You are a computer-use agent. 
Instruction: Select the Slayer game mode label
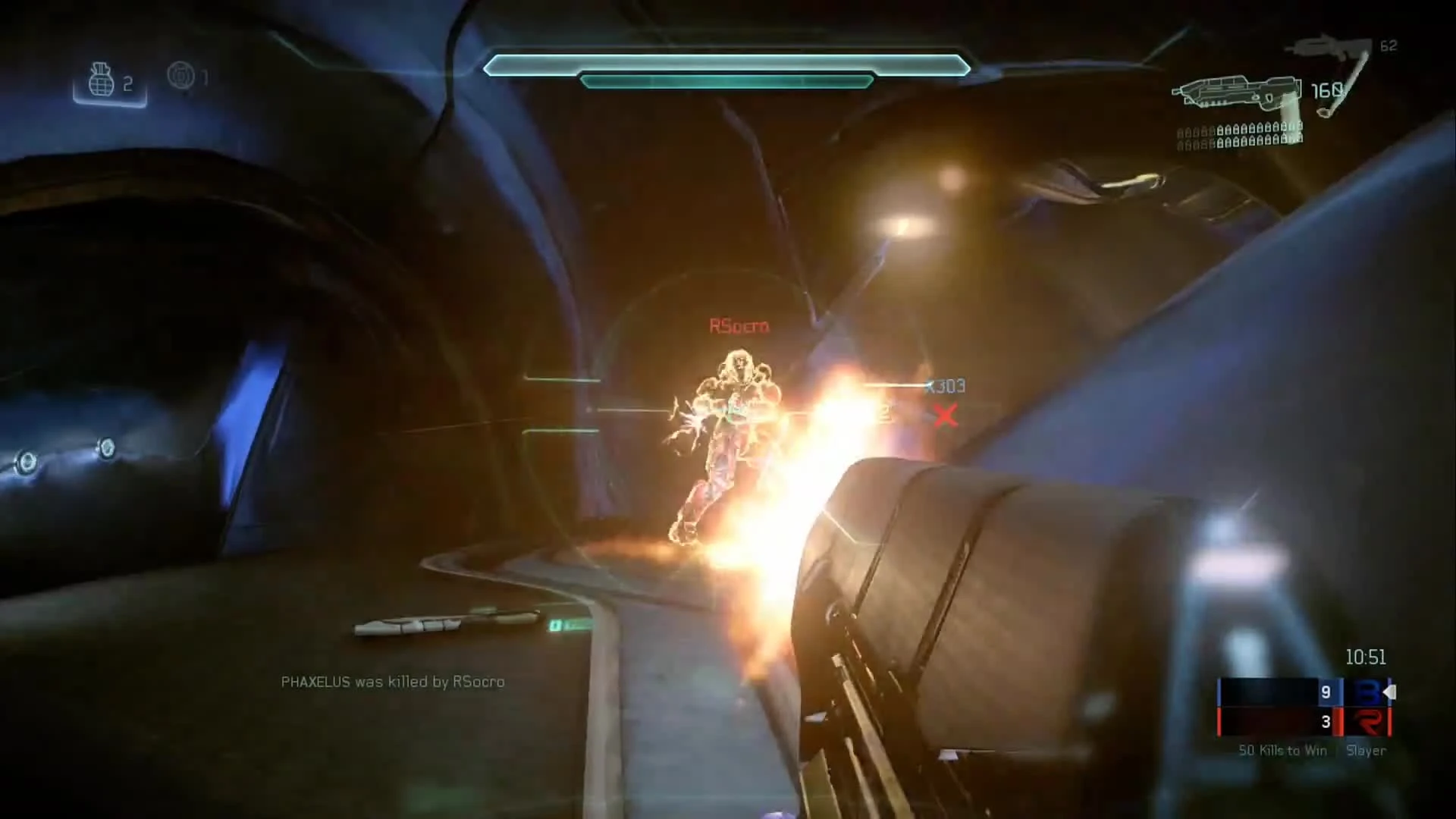(1367, 751)
